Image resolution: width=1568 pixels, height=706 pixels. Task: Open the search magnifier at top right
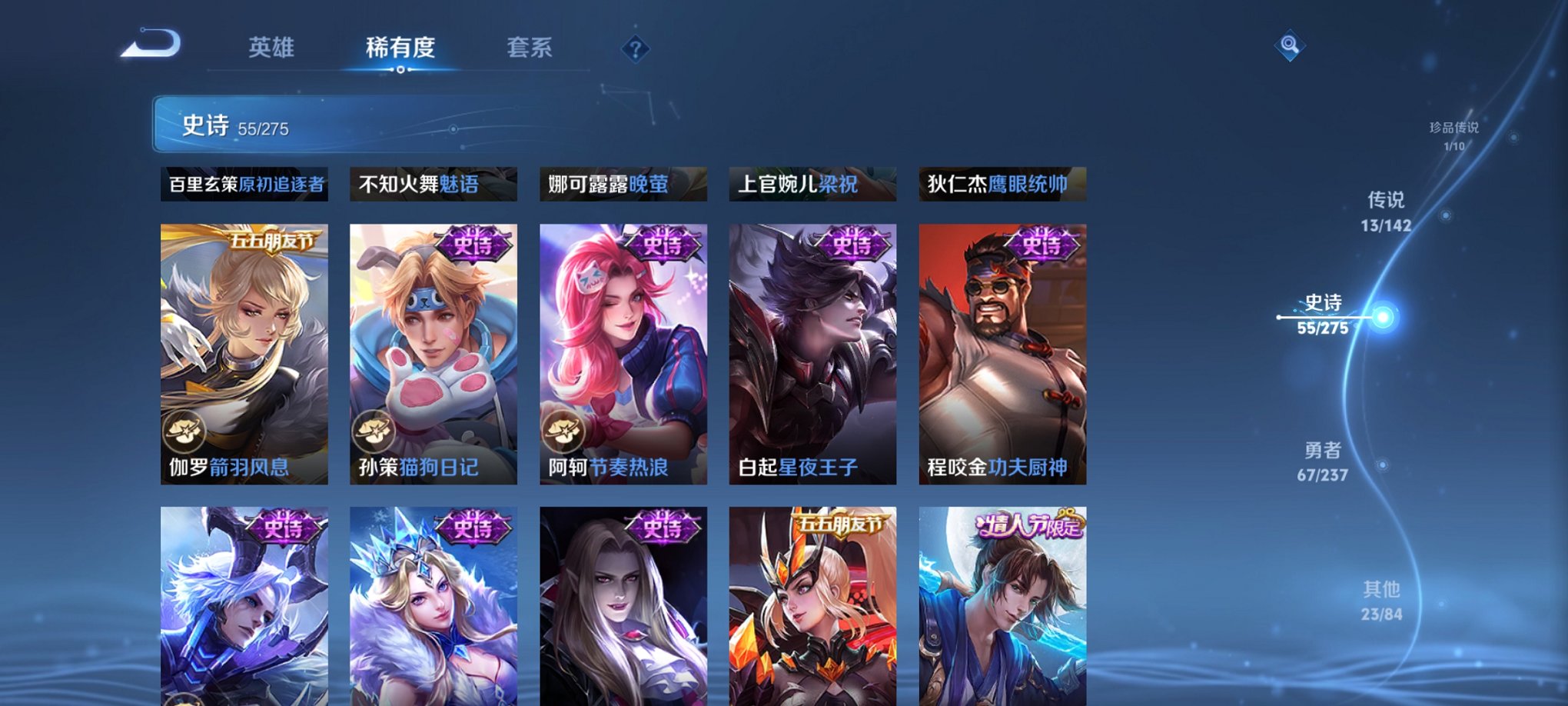coord(1290,45)
